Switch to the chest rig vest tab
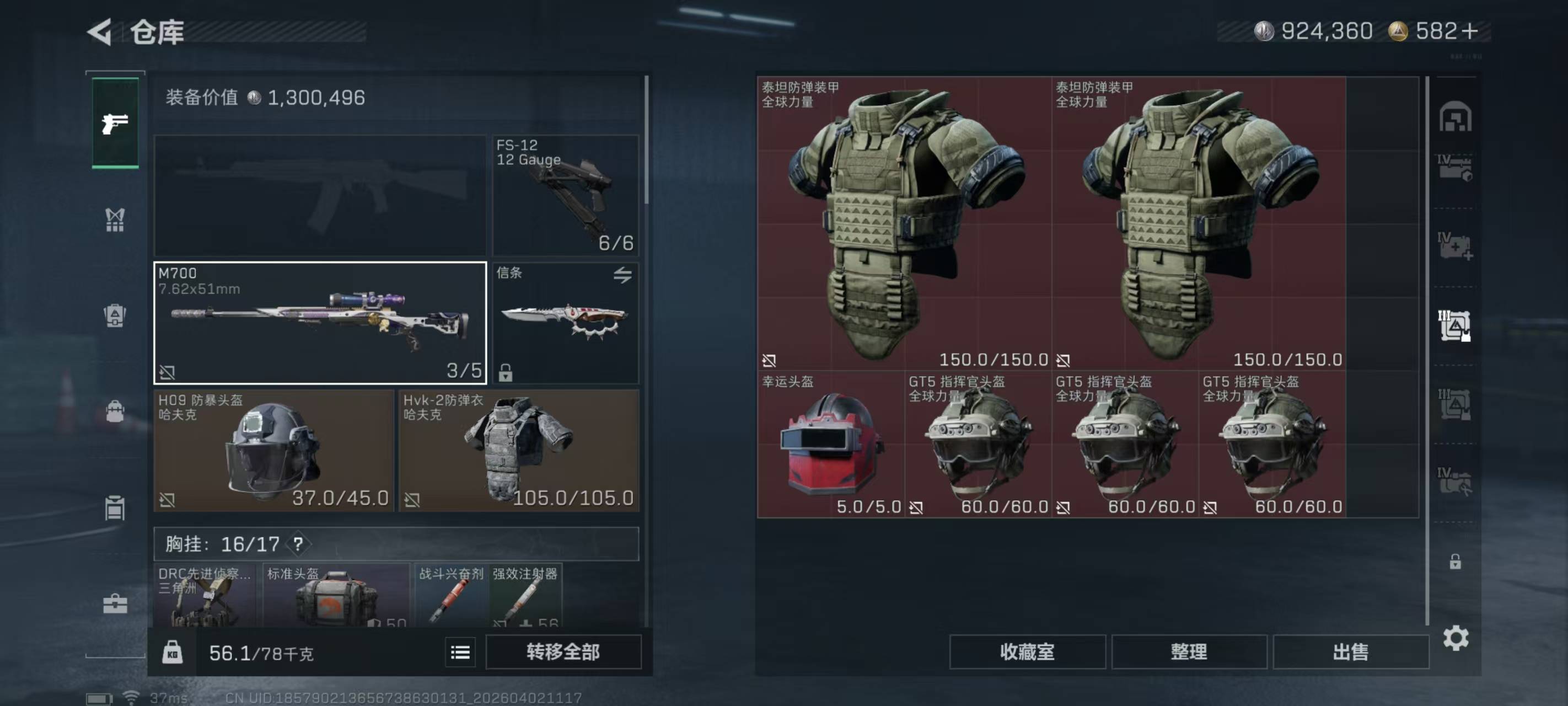Viewport: 1568px width, 706px height. coord(115,220)
